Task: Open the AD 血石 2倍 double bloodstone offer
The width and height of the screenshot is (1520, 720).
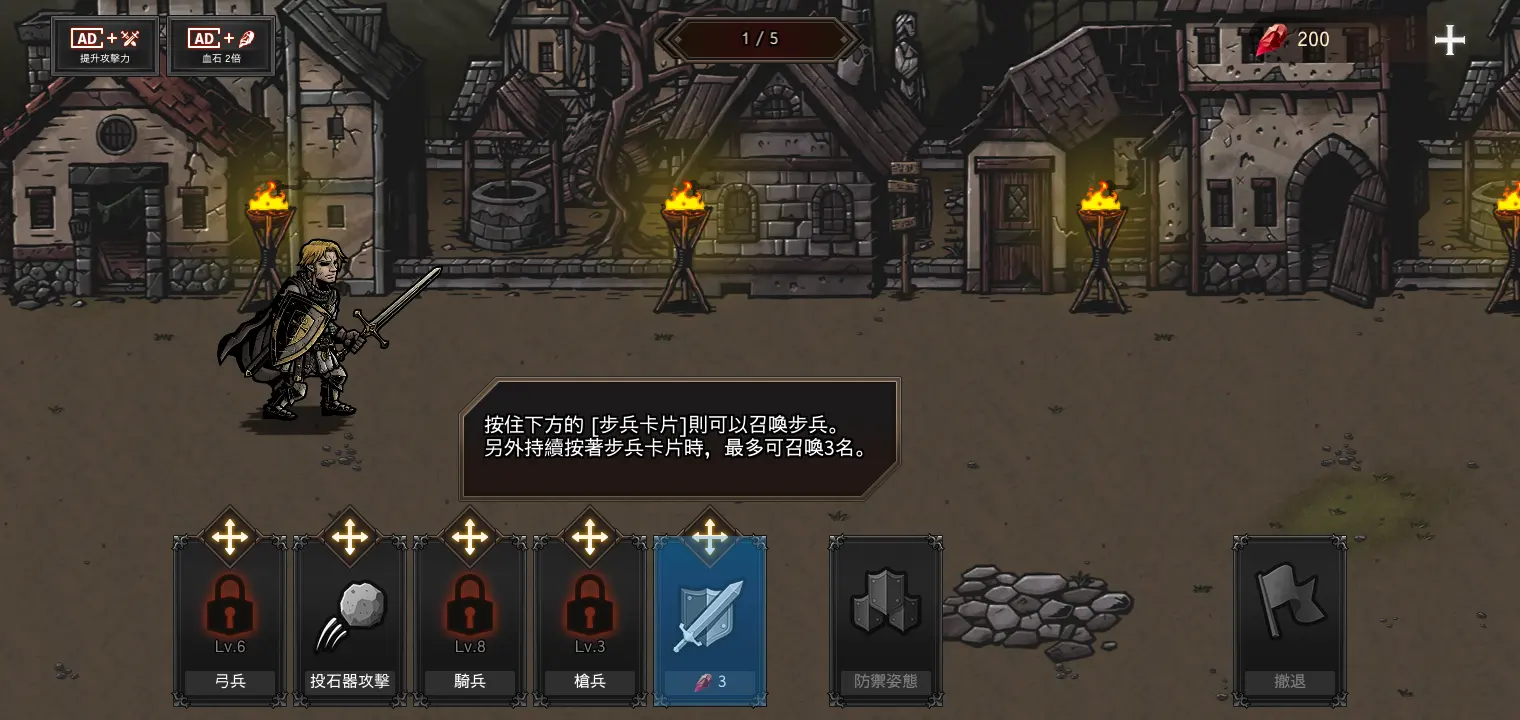Action: tap(221, 44)
